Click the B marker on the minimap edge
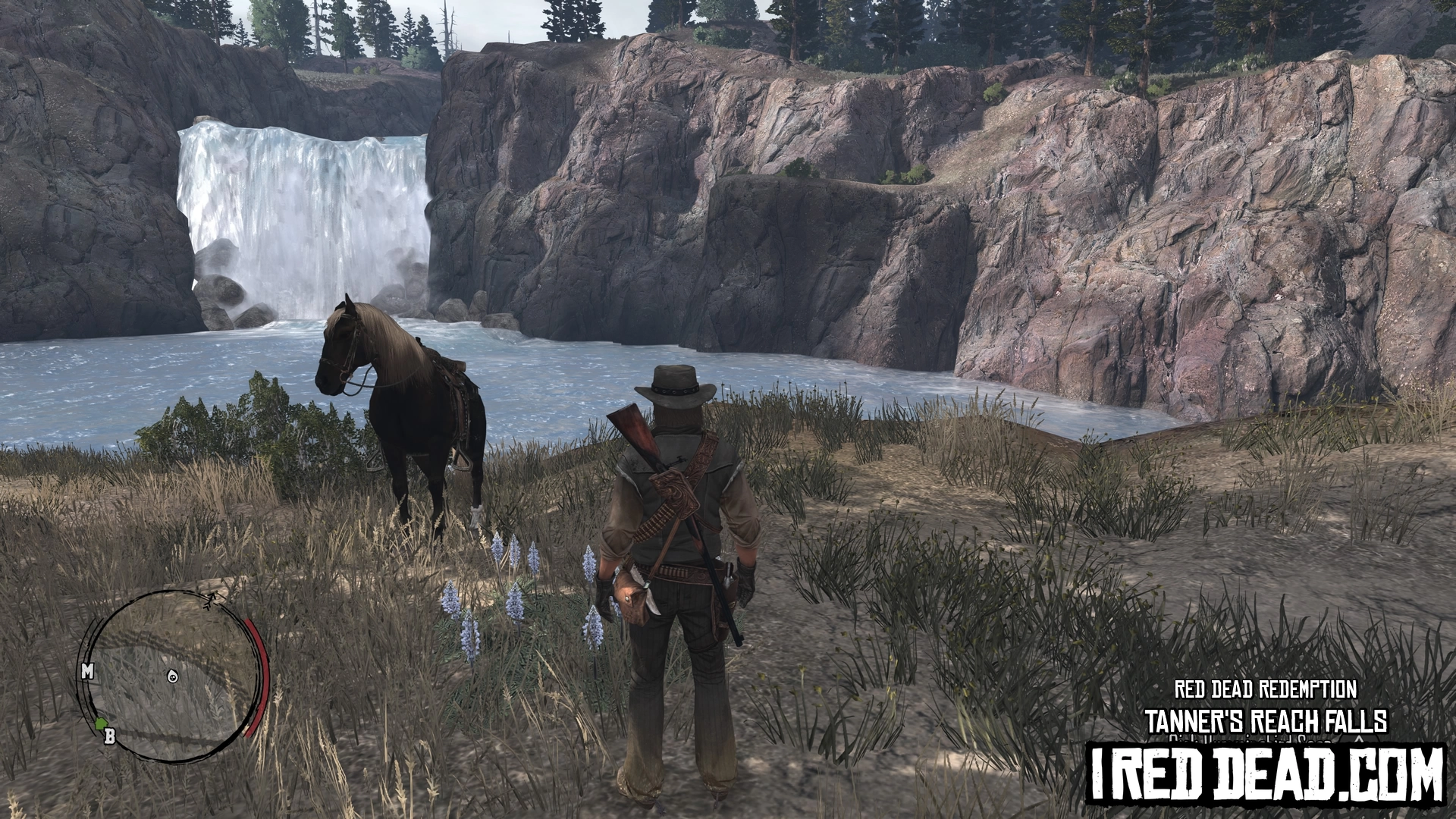This screenshot has height=819, width=1456. tap(109, 735)
